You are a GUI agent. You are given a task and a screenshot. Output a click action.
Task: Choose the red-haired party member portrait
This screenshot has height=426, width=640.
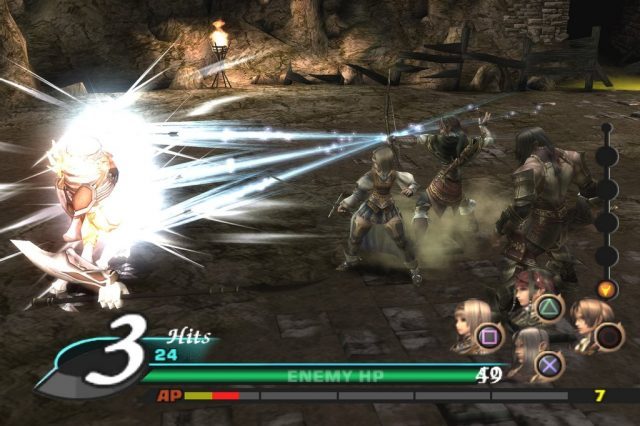pos(527,295)
